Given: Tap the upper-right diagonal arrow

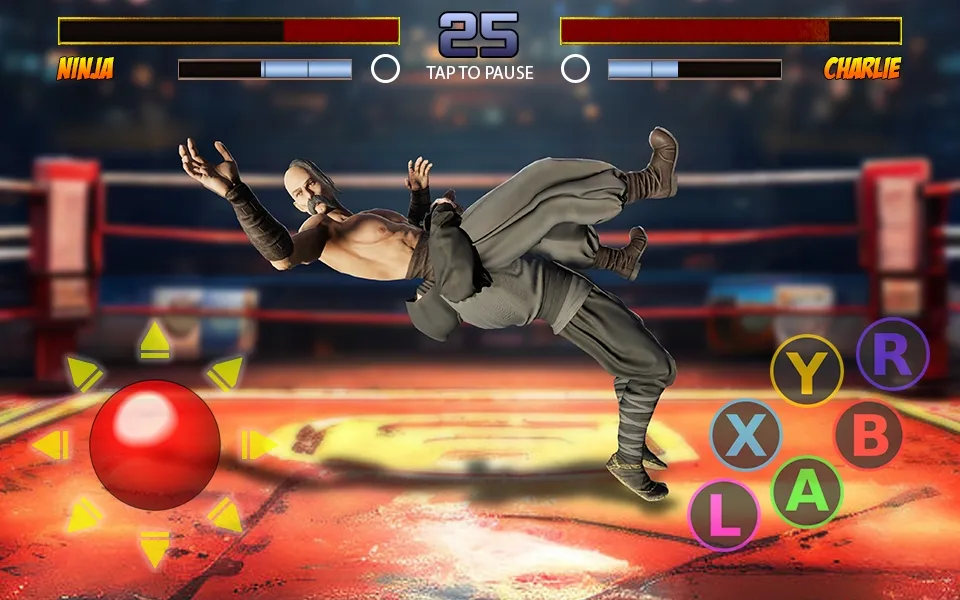Looking at the screenshot, I should coord(225,373).
